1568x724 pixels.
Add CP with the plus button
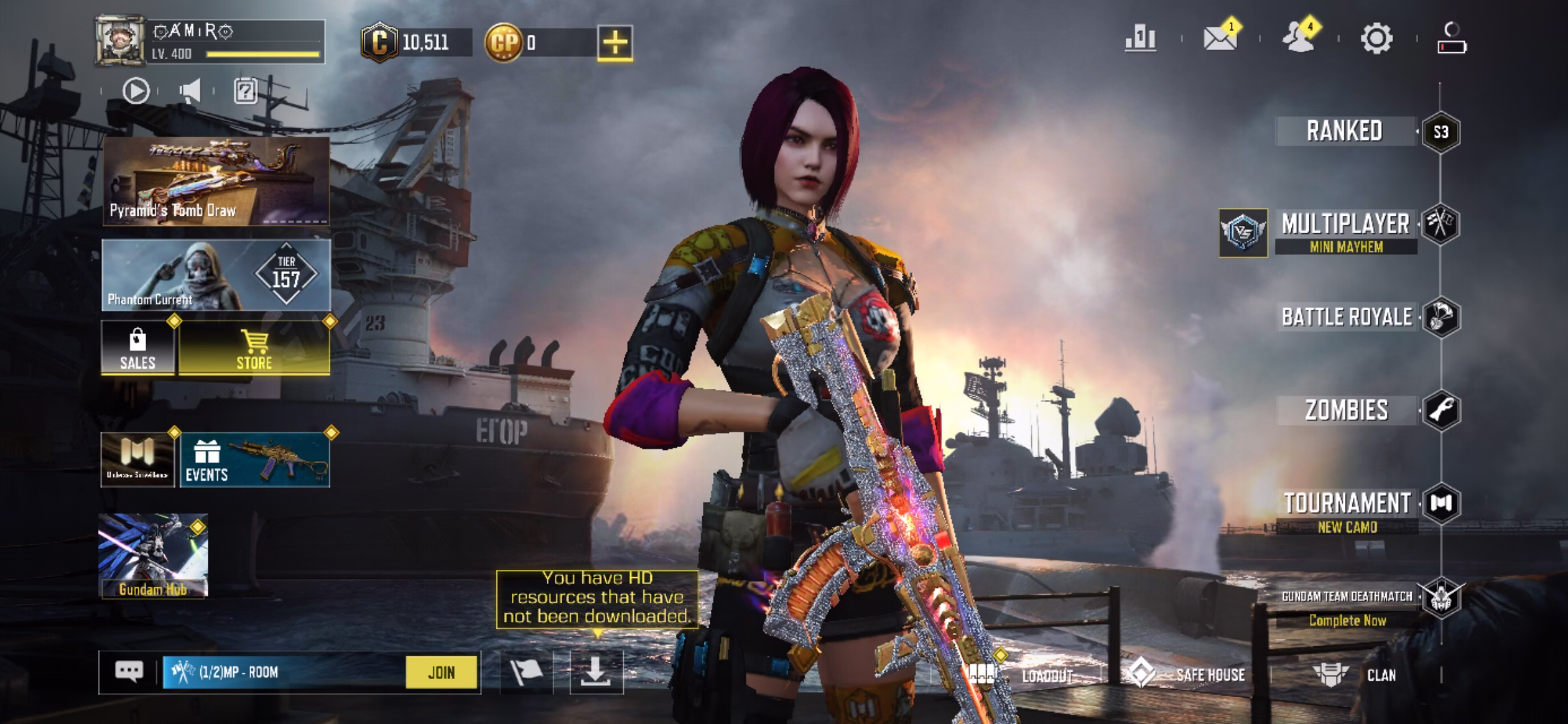[x=615, y=43]
